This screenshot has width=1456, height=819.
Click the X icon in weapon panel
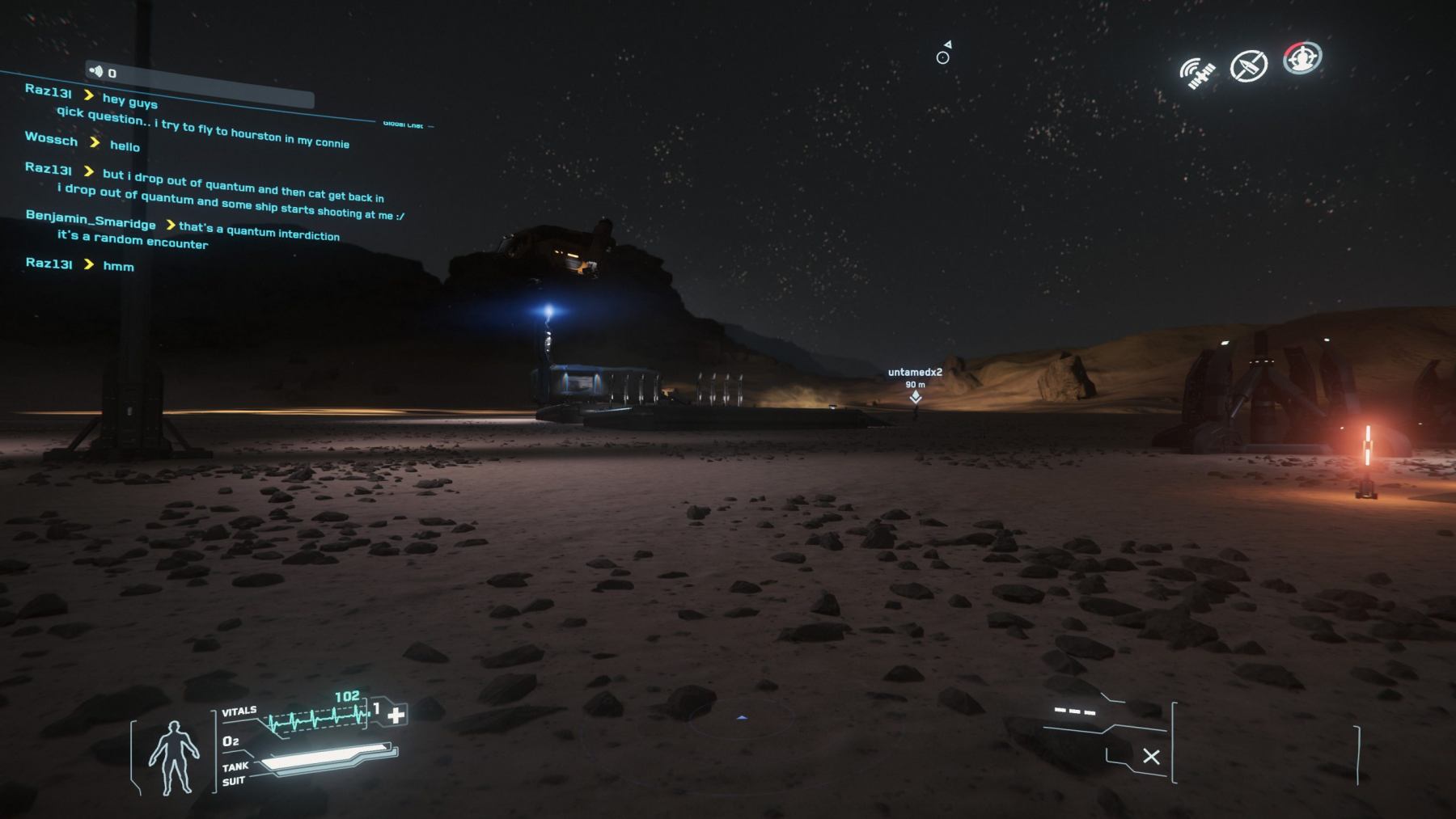(x=1151, y=757)
